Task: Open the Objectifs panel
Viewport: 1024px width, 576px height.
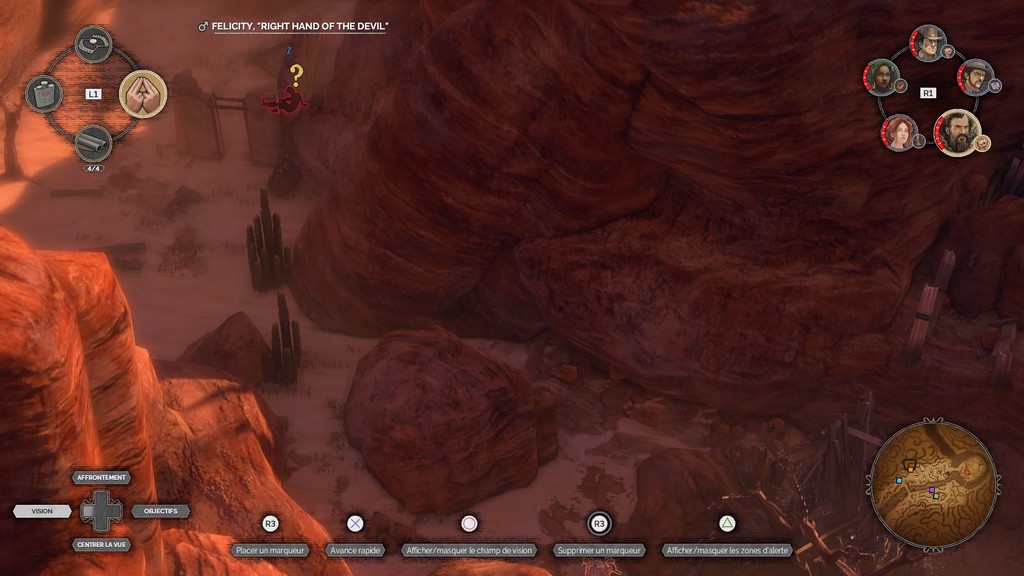Action: 160,511
